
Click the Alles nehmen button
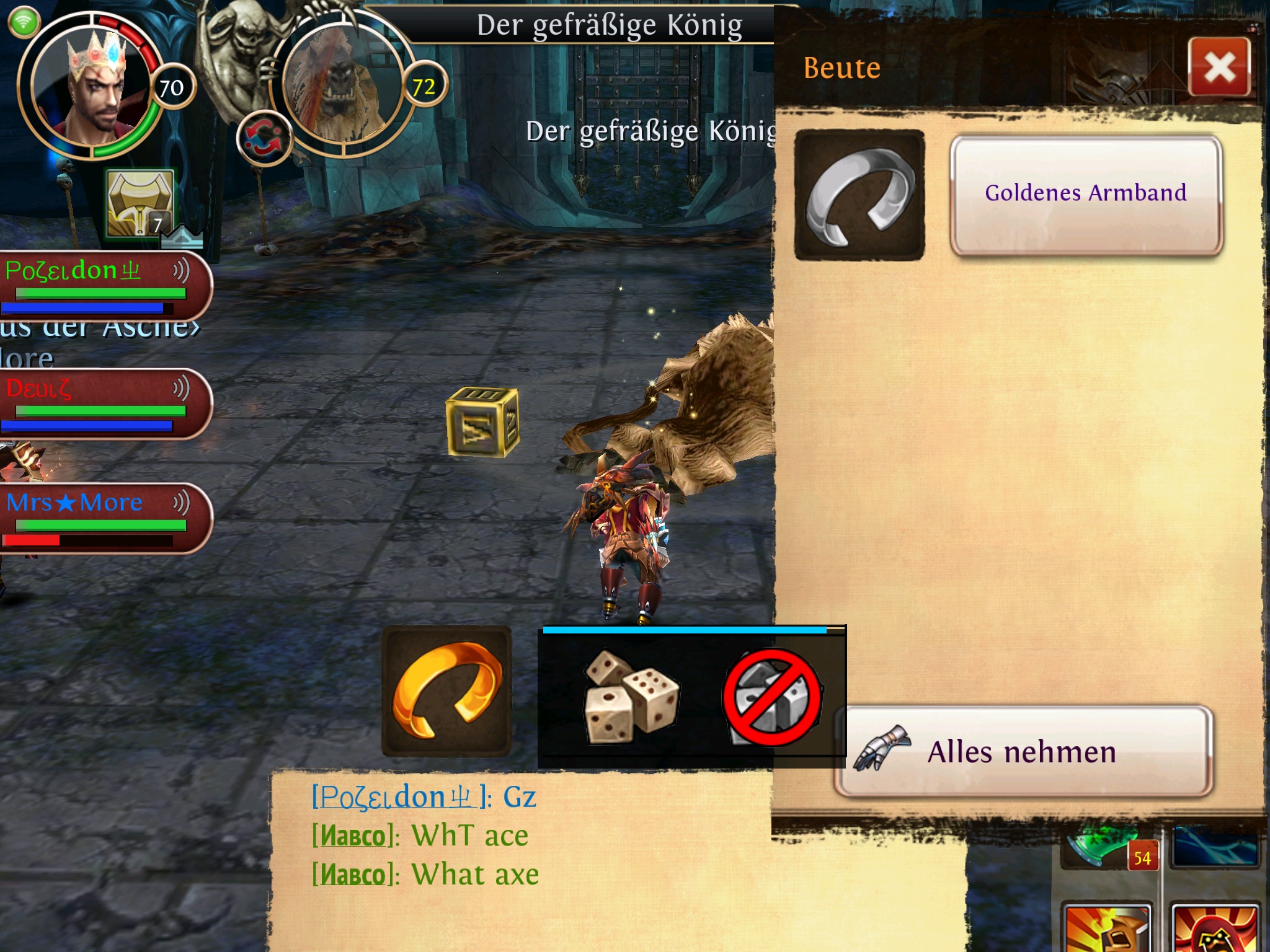pos(1023,751)
